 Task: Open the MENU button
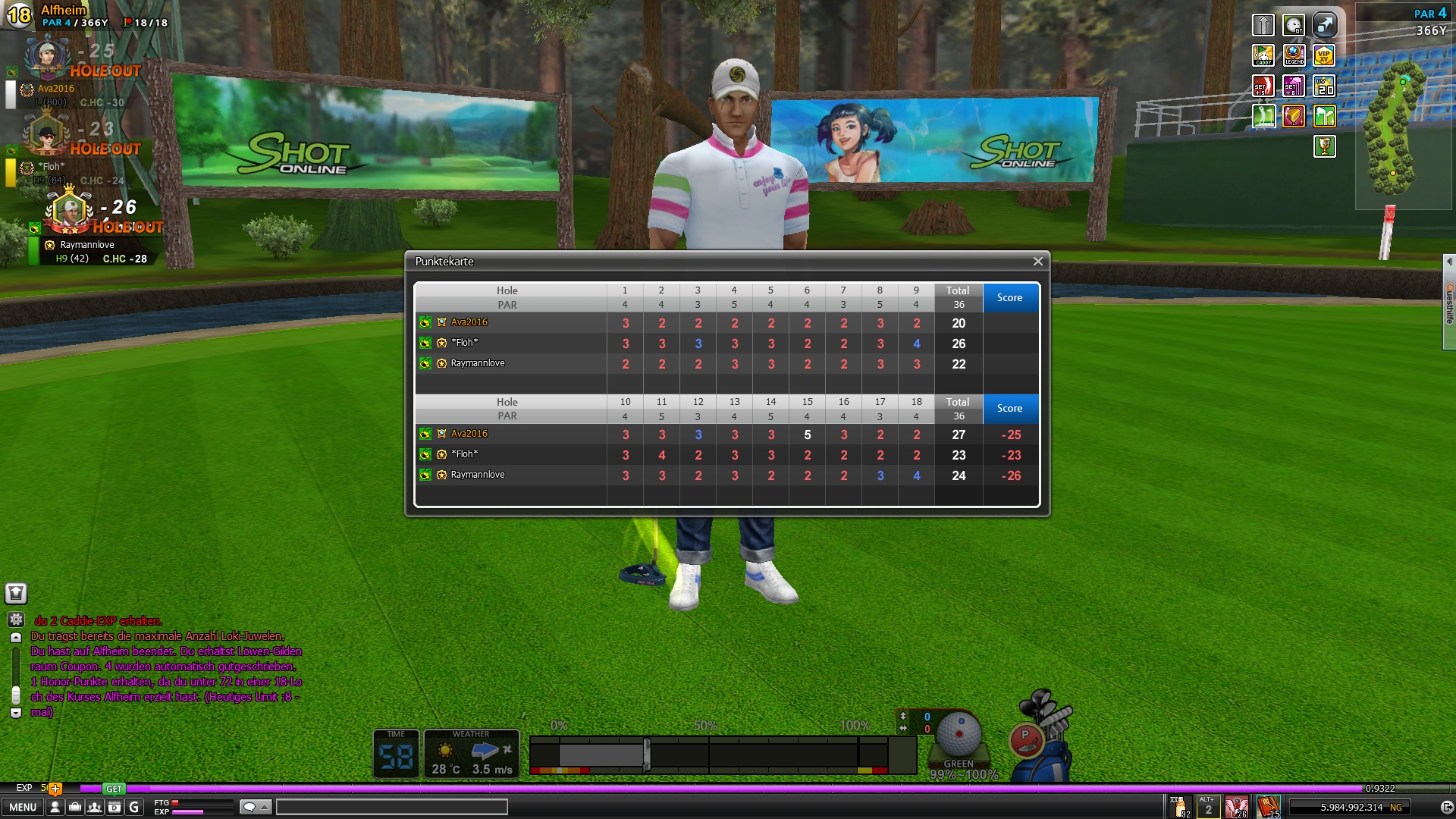(x=23, y=807)
